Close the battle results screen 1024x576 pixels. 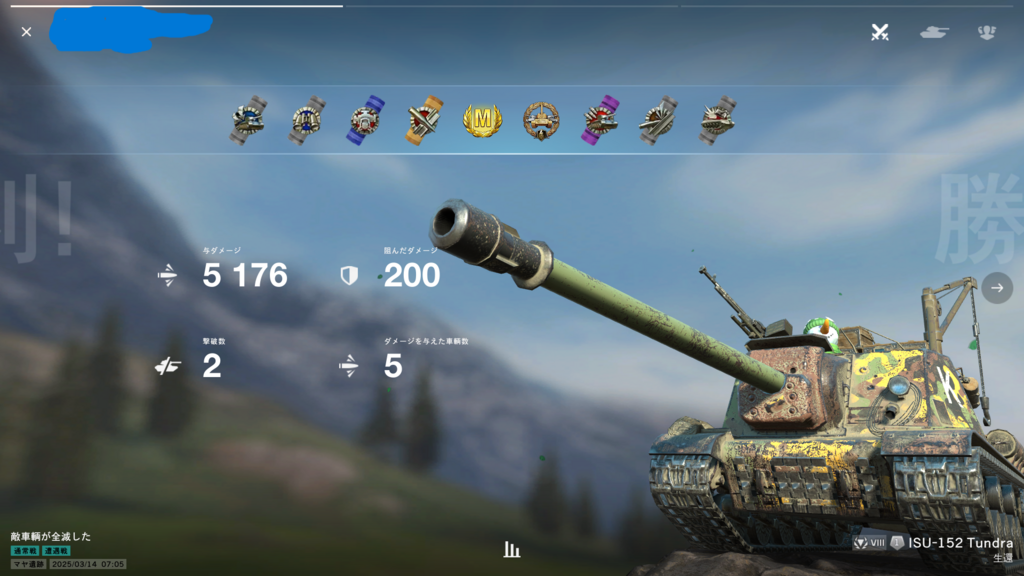coord(26,32)
